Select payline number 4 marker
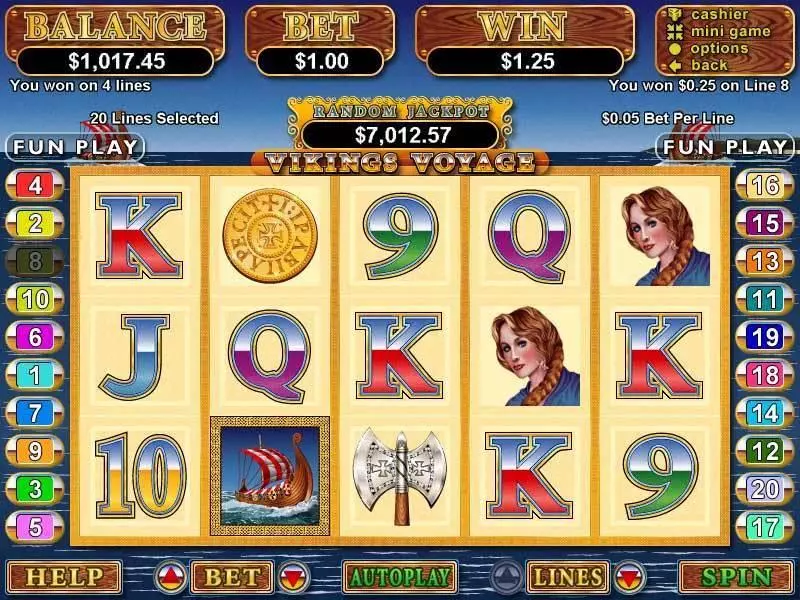The height and width of the screenshot is (600, 800). coord(35,185)
